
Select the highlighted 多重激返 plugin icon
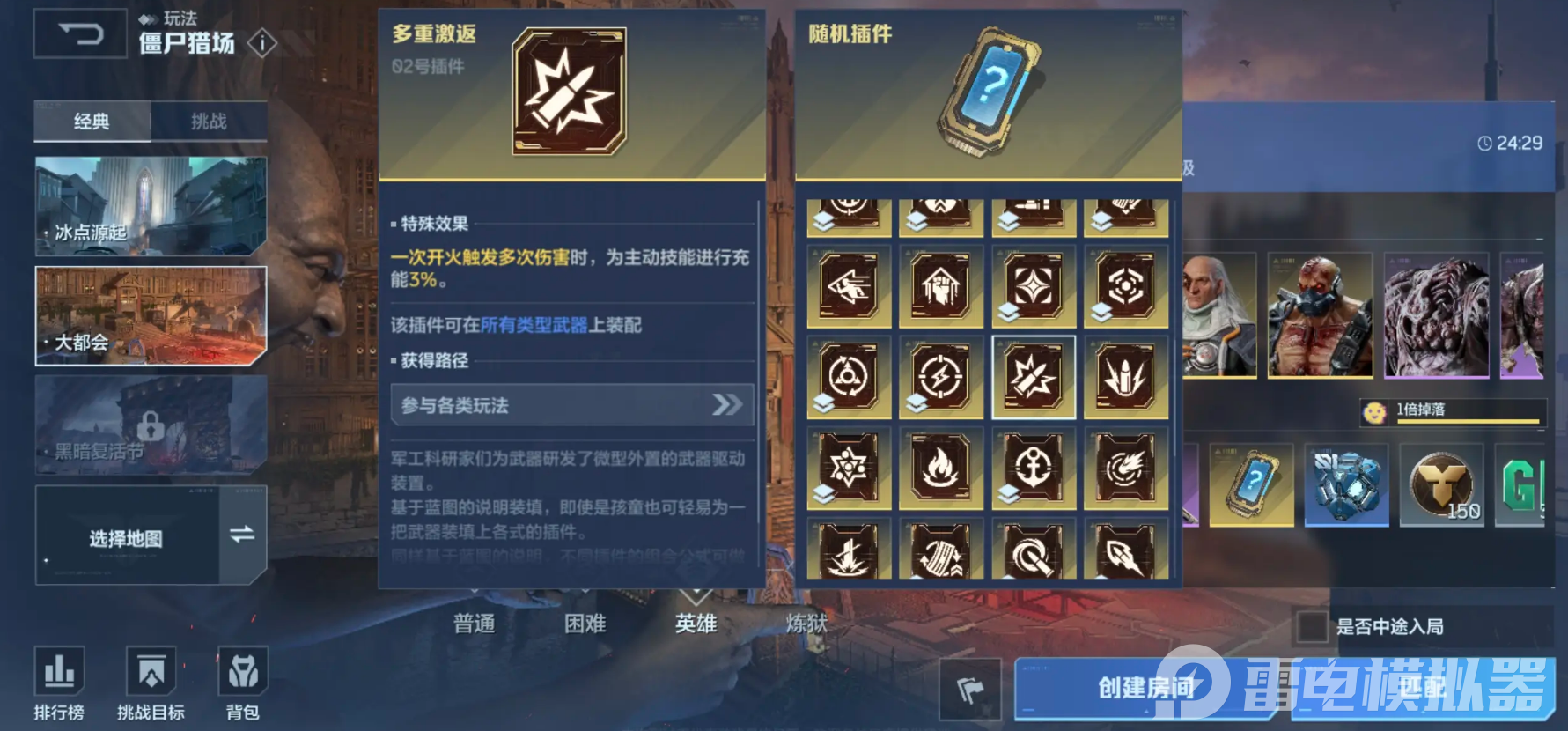tap(1034, 377)
